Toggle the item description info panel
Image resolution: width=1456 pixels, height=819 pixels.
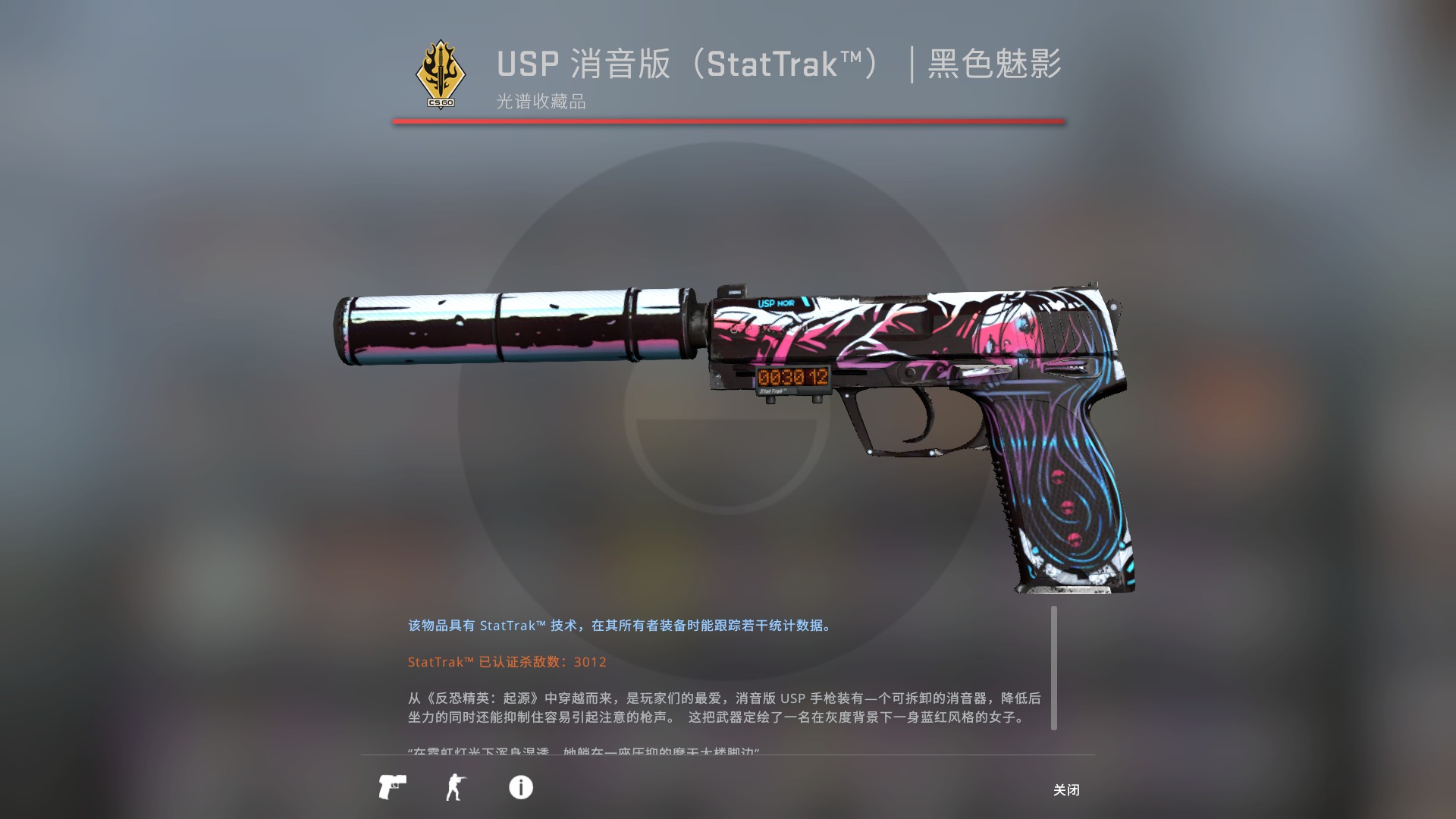pos(520,788)
